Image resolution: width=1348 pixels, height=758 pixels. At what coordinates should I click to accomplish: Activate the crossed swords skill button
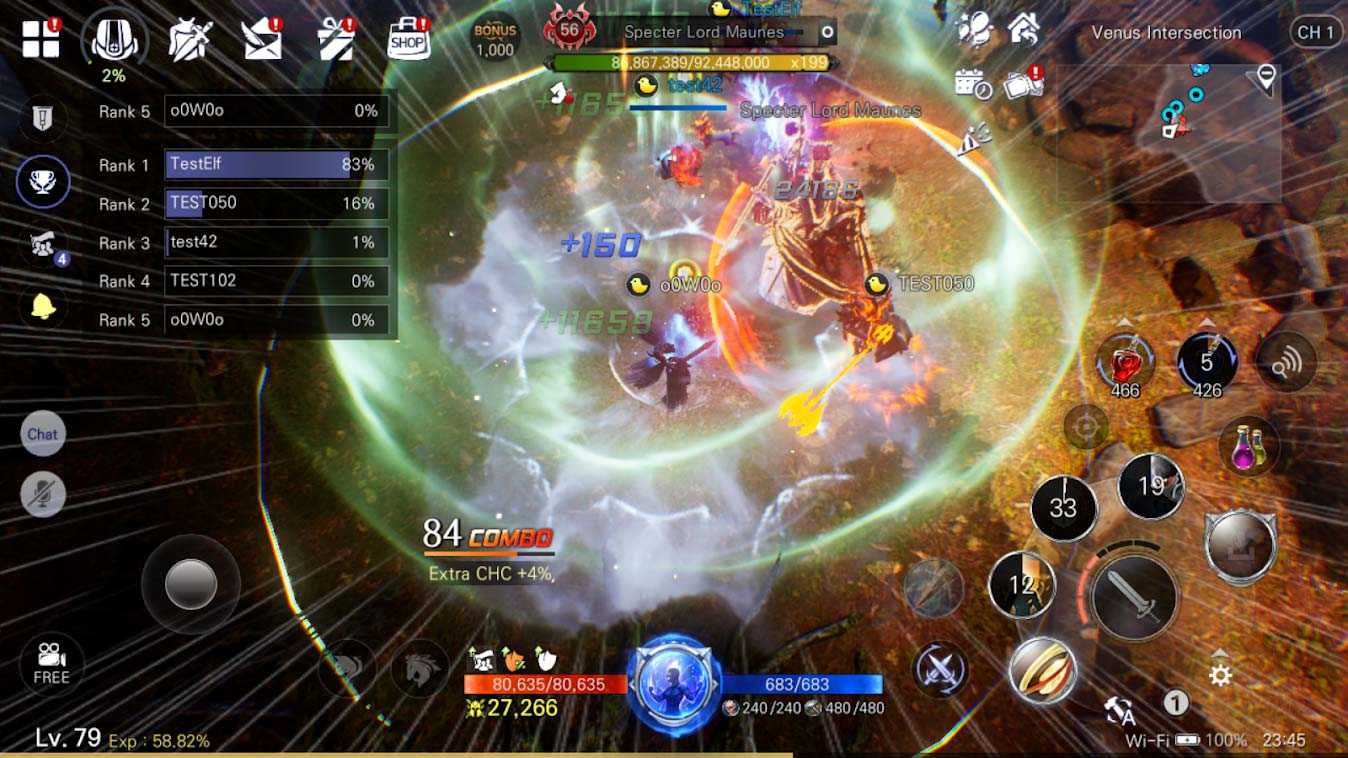(x=940, y=668)
